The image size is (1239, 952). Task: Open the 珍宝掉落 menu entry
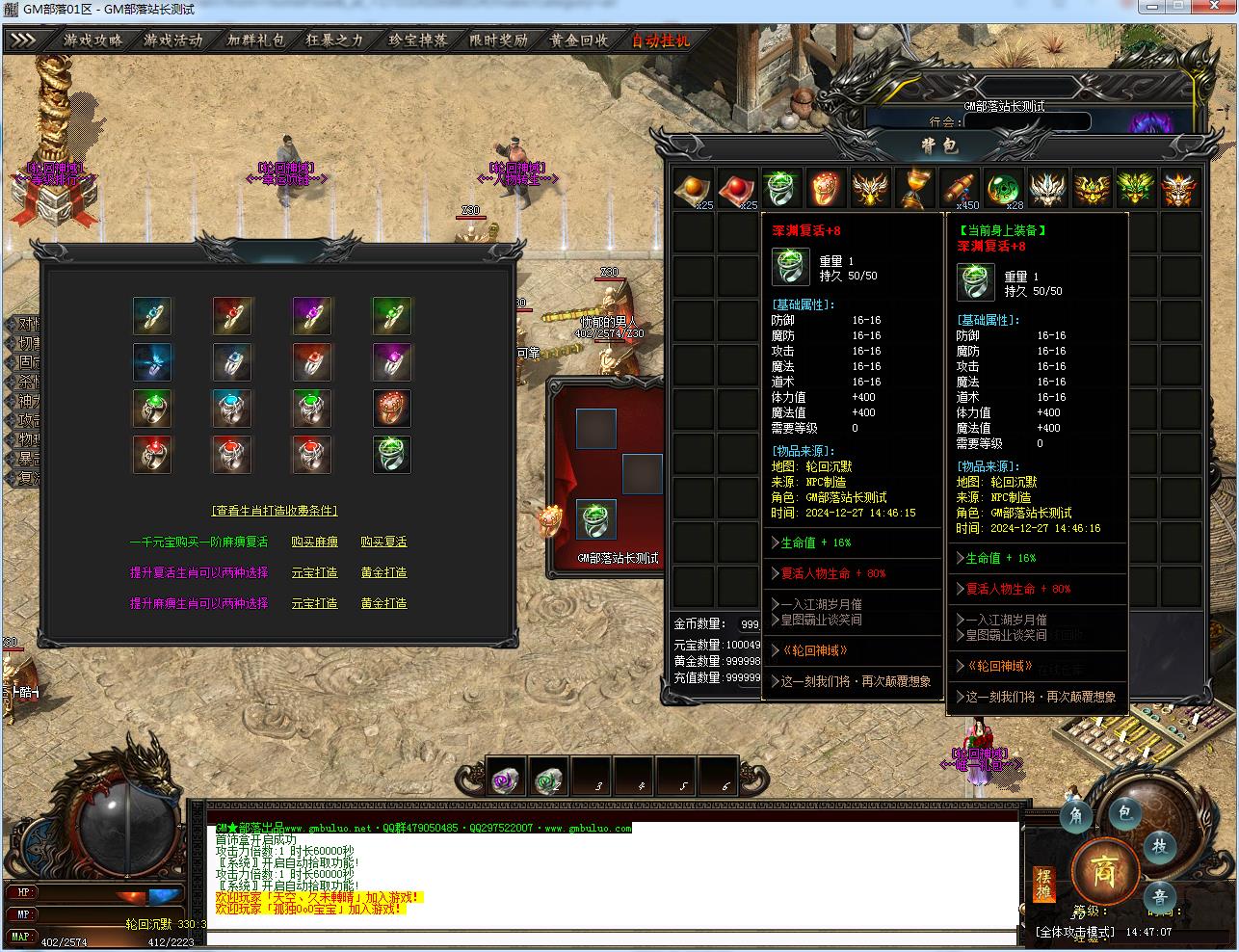[418, 40]
